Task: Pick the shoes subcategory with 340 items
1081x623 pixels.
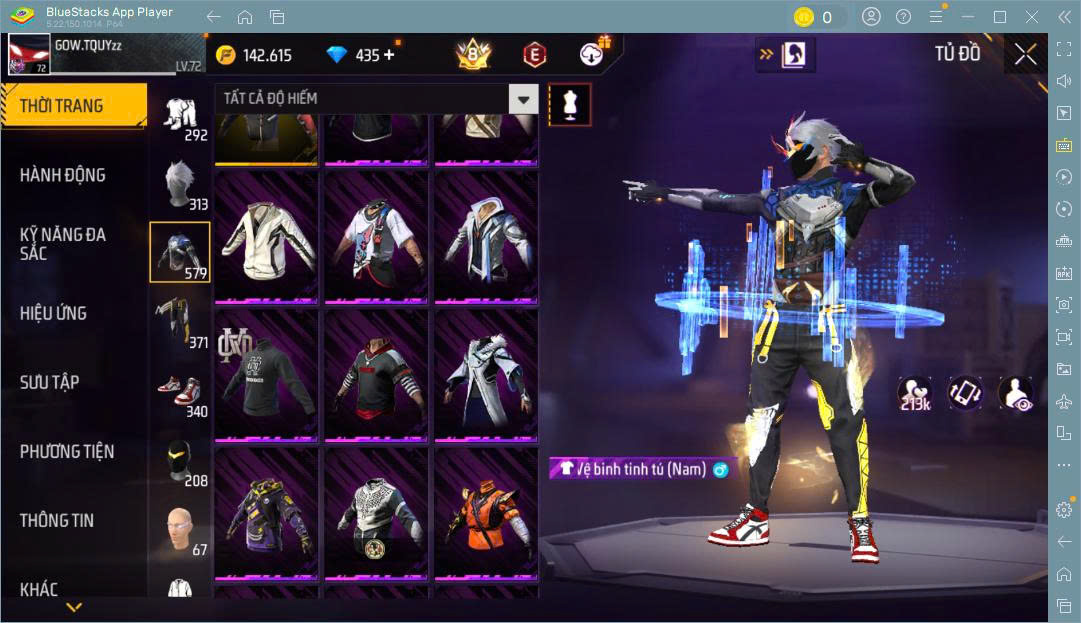Action: pyautogui.click(x=181, y=393)
